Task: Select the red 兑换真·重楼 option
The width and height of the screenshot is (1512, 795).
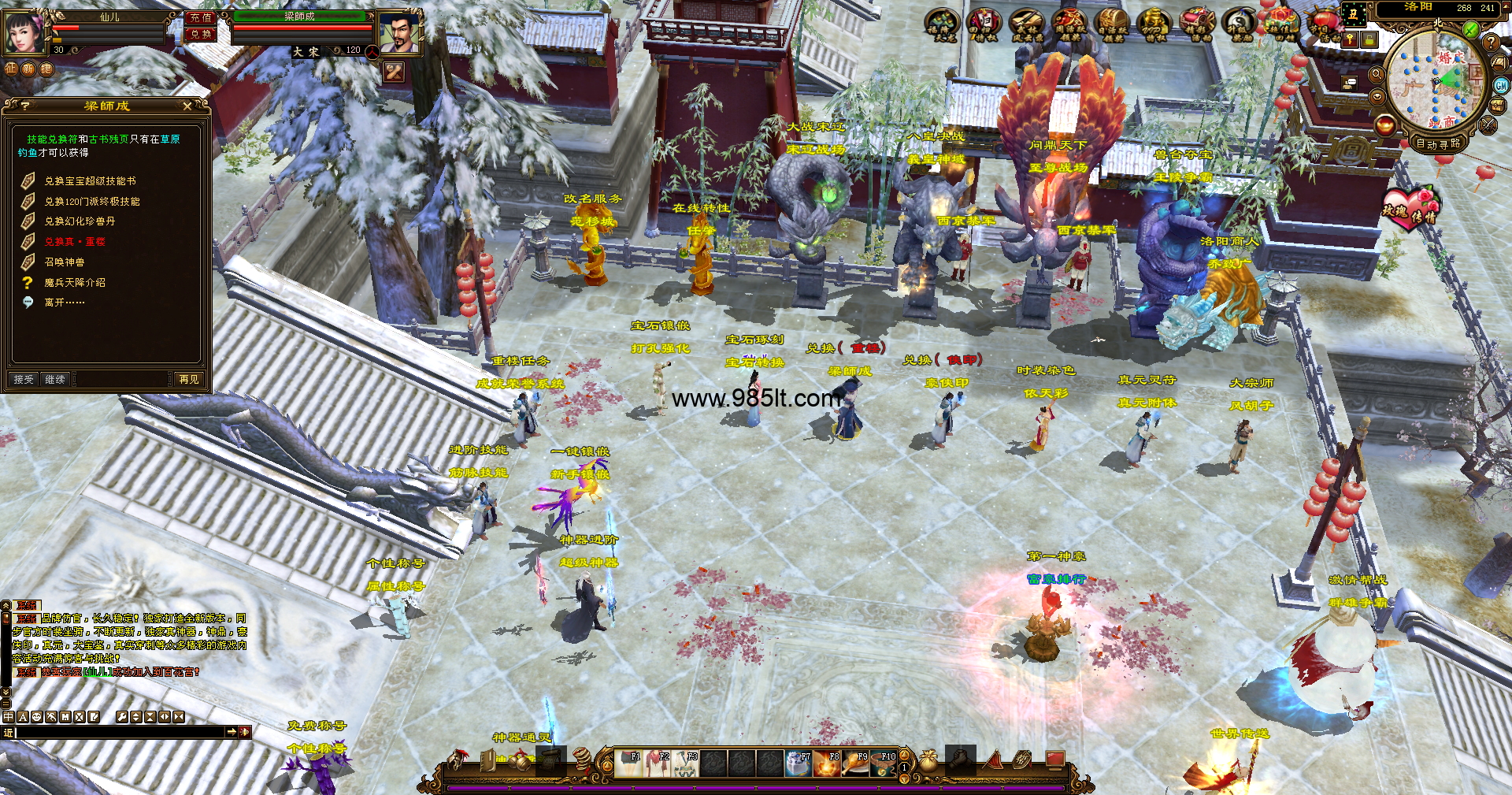Action: [x=75, y=242]
